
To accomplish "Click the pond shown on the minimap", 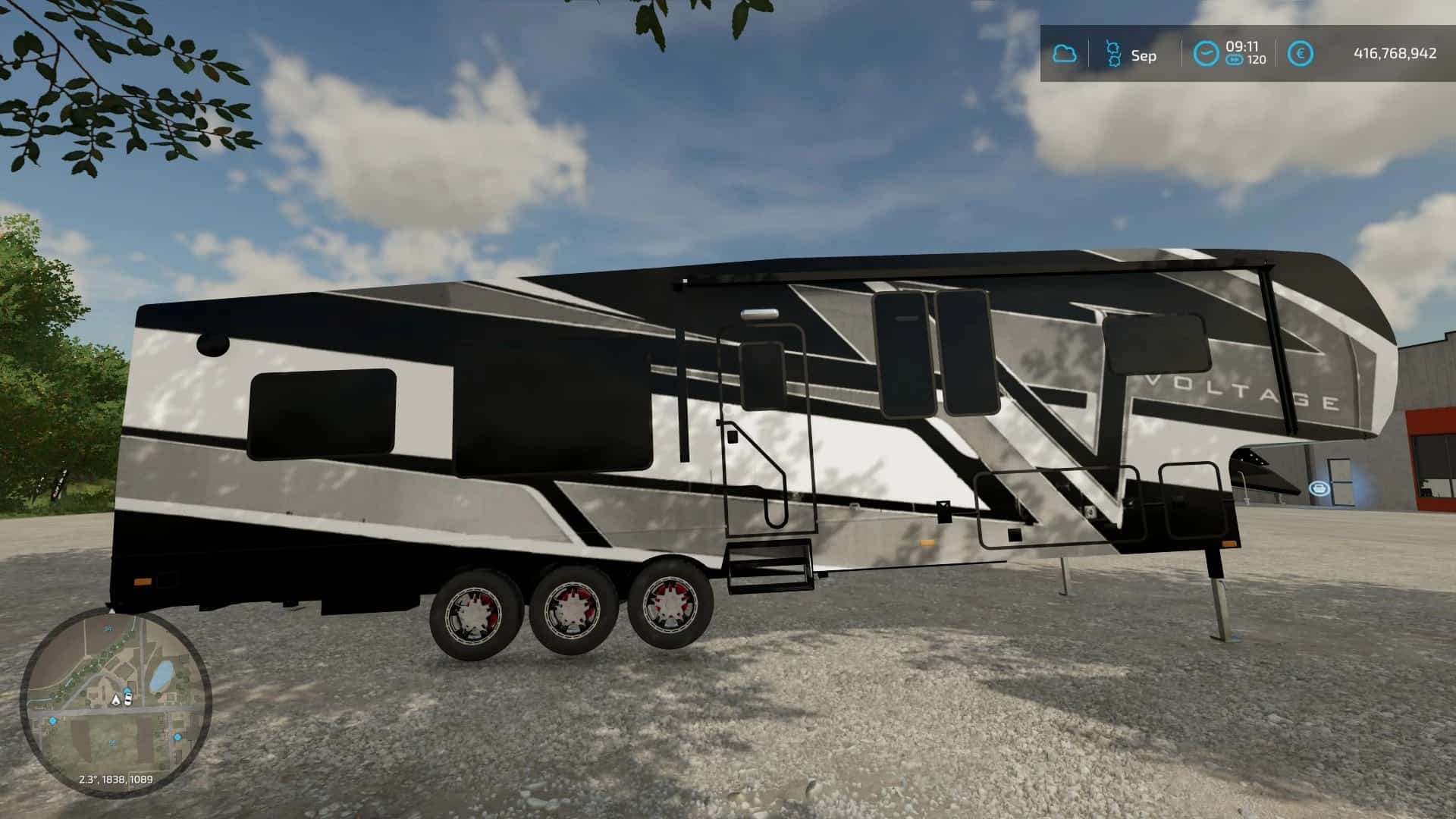I will [162, 673].
